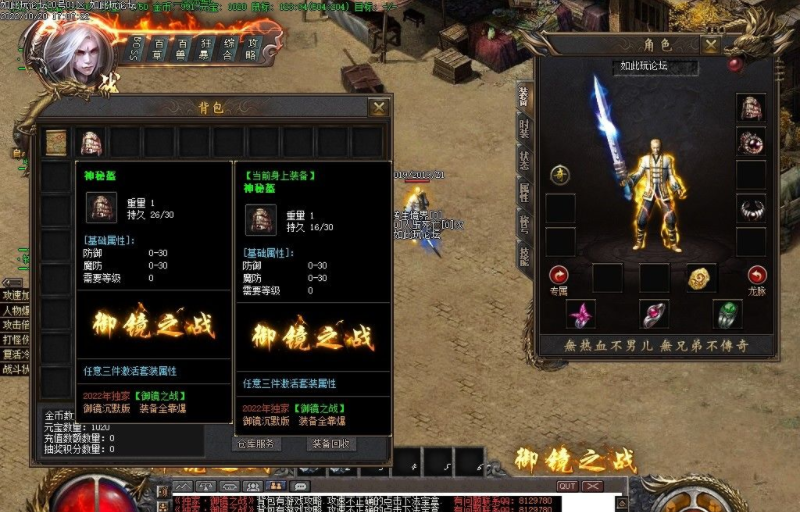Select the equipped green gem ring
This screenshot has width=801, height=512.
pos(727,314)
